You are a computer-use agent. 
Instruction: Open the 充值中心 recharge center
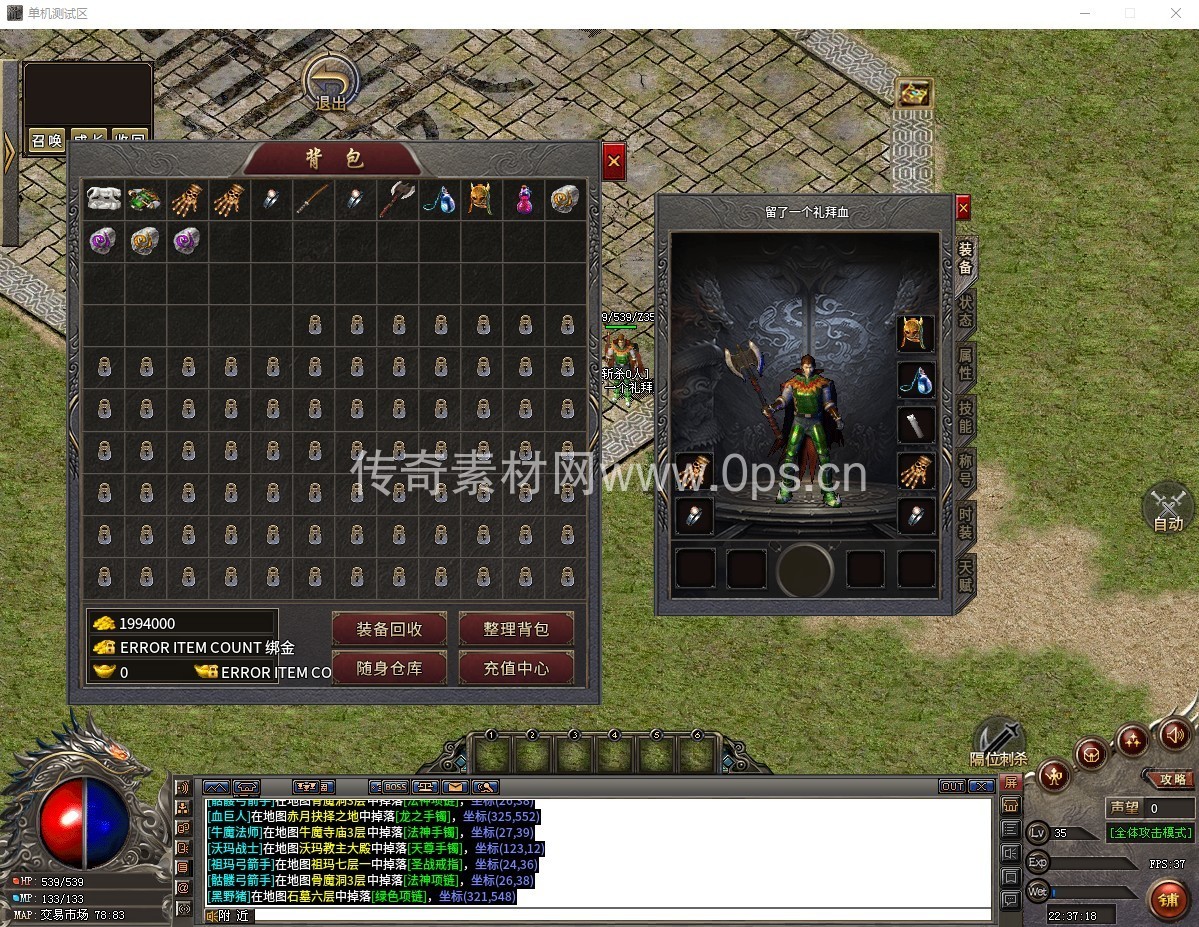coord(516,668)
